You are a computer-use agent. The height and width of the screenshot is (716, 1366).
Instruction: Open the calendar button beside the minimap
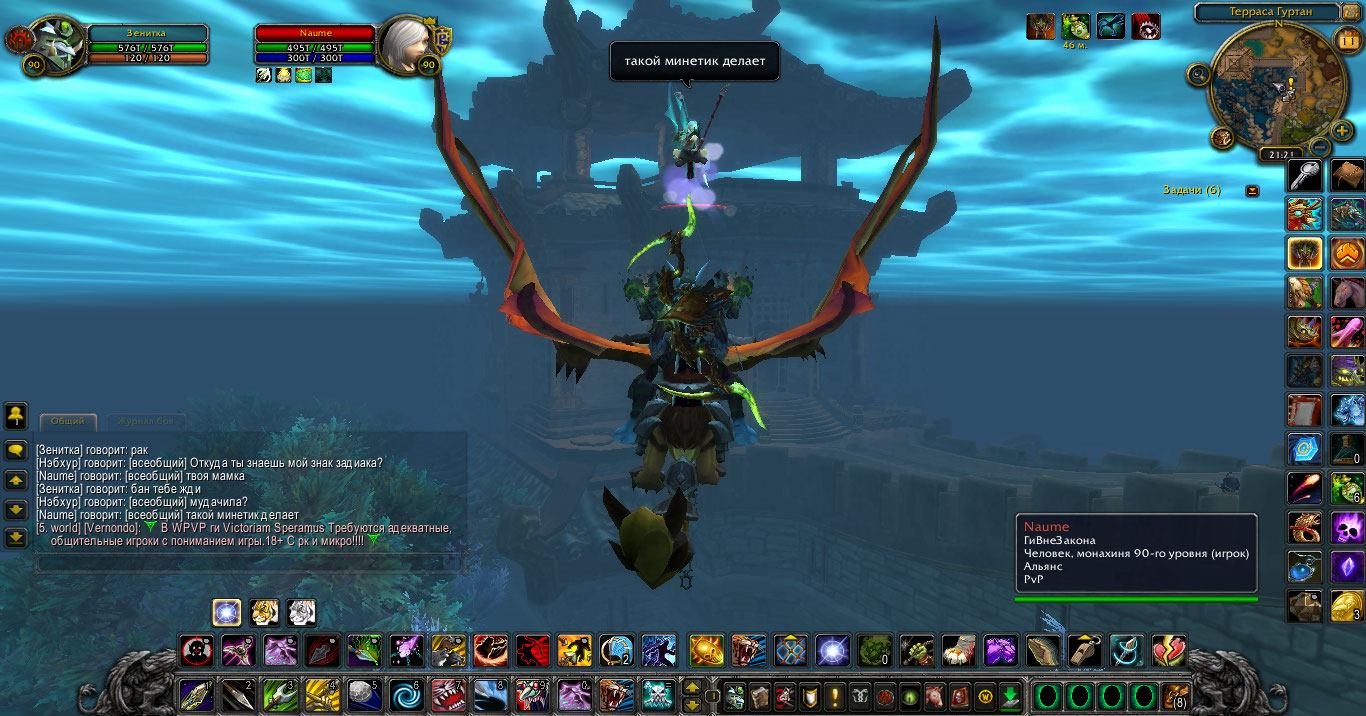[1346, 41]
